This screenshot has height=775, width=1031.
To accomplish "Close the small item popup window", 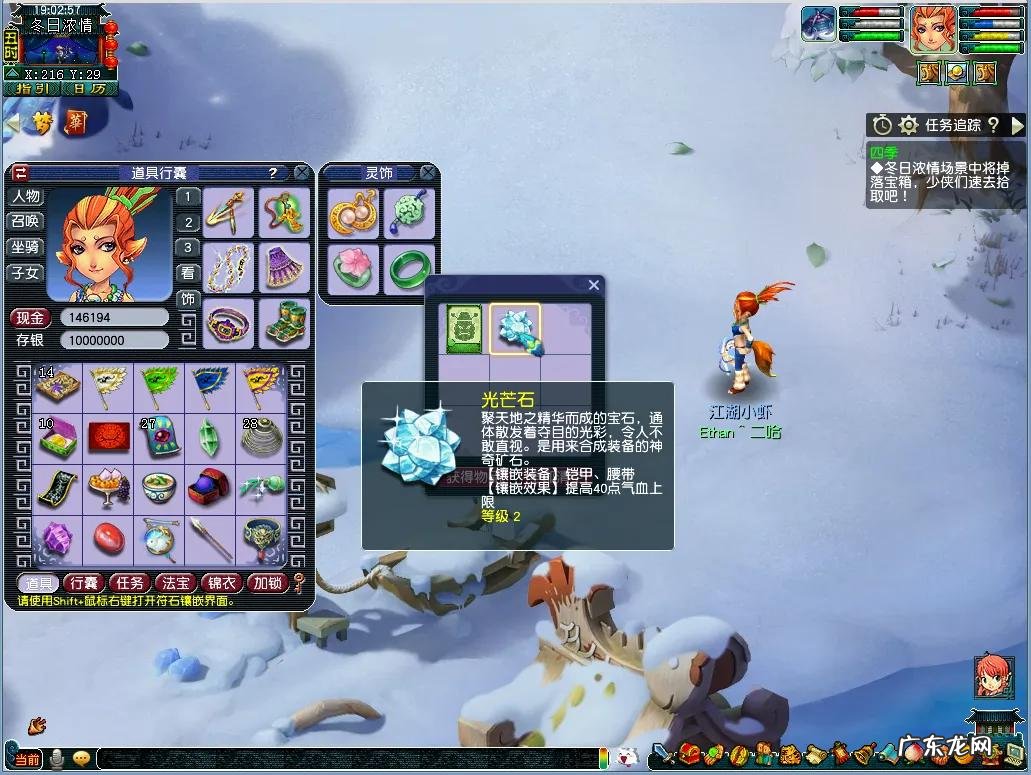I will [594, 285].
